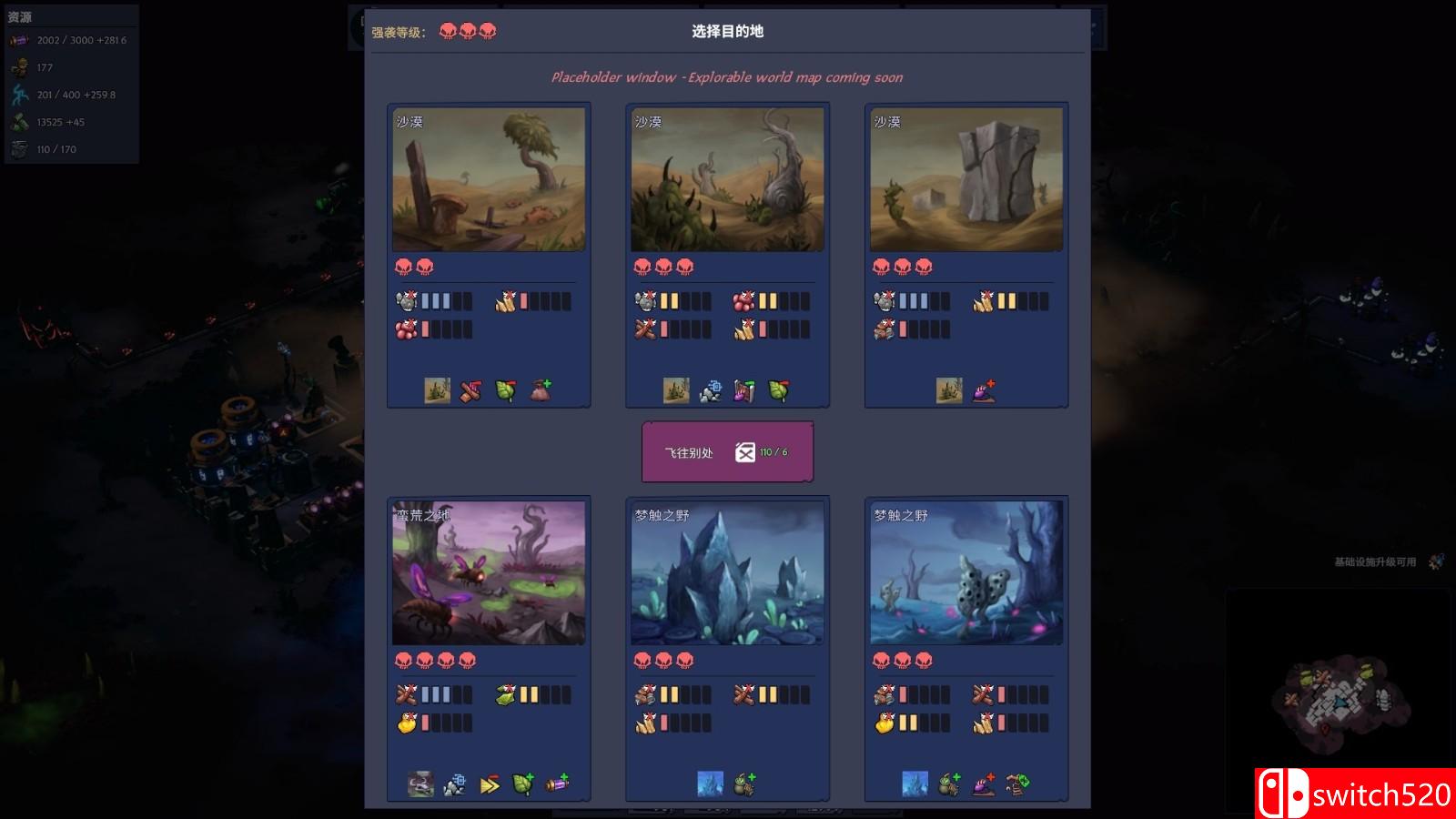This screenshot has width=1456, height=819.
Task: Click the rock monolith desert preview image
Action: pyautogui.click(x=965, y=178)
